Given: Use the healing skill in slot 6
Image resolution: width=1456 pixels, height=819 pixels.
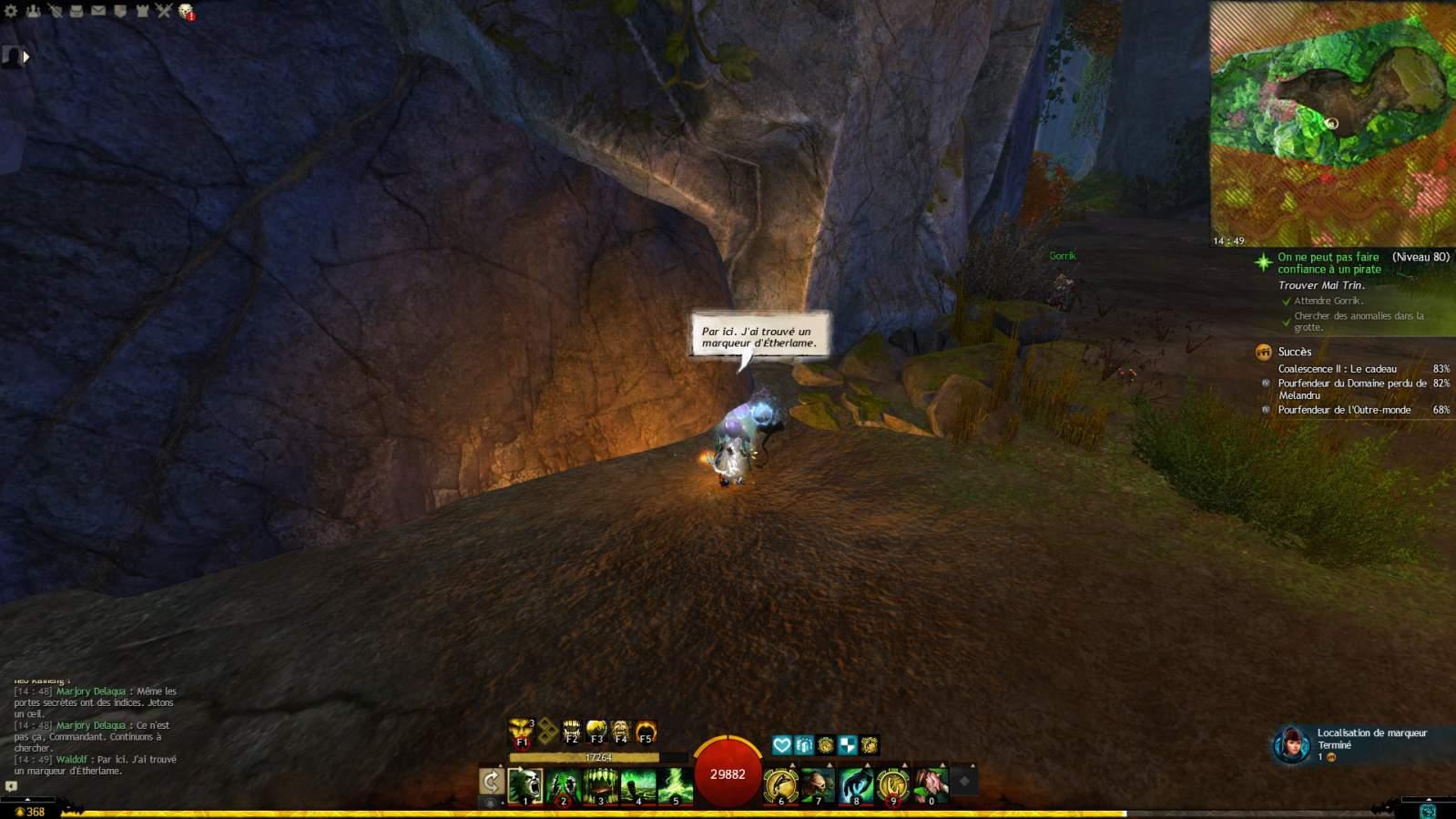Looking at the screenshot, I should coord(780,785).
